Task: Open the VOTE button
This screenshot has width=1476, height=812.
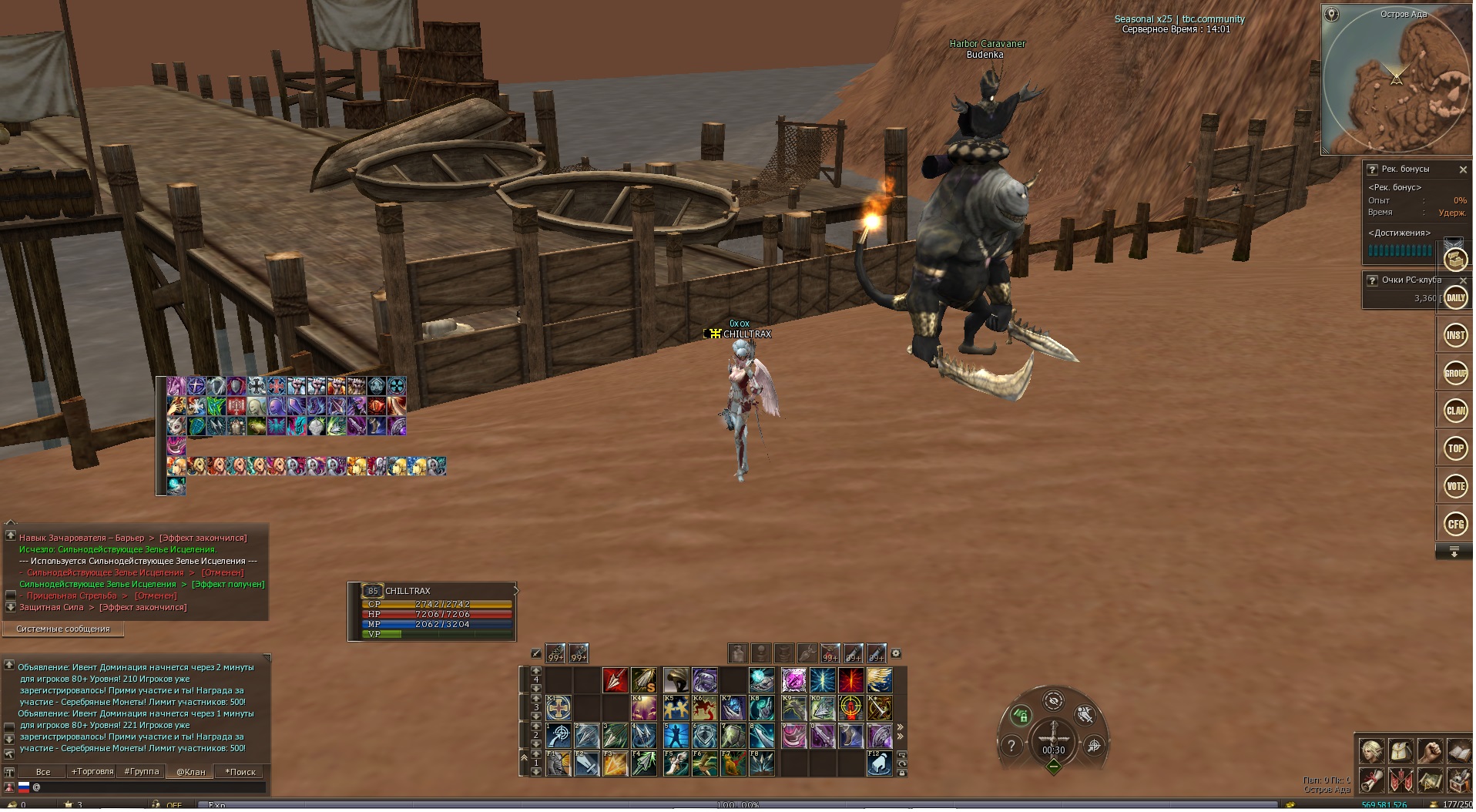Action: (1455, 486)
